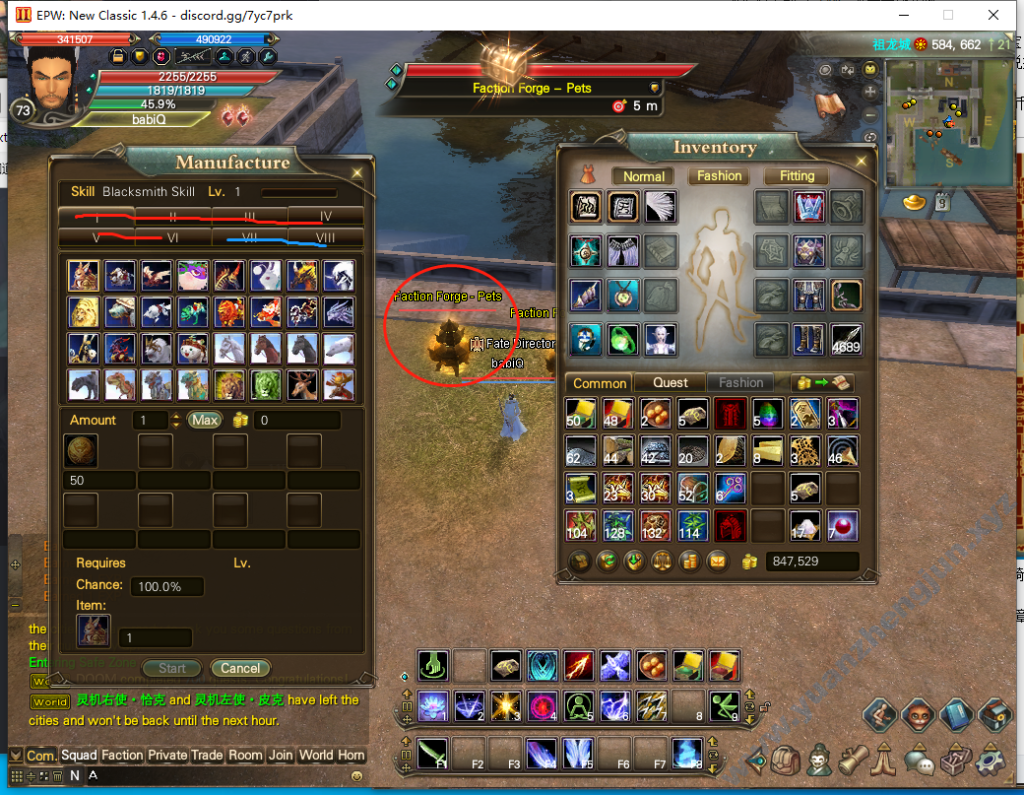The image size is (1024, 795).
Task: Select the green lion pet recipe
Action: 266,383
